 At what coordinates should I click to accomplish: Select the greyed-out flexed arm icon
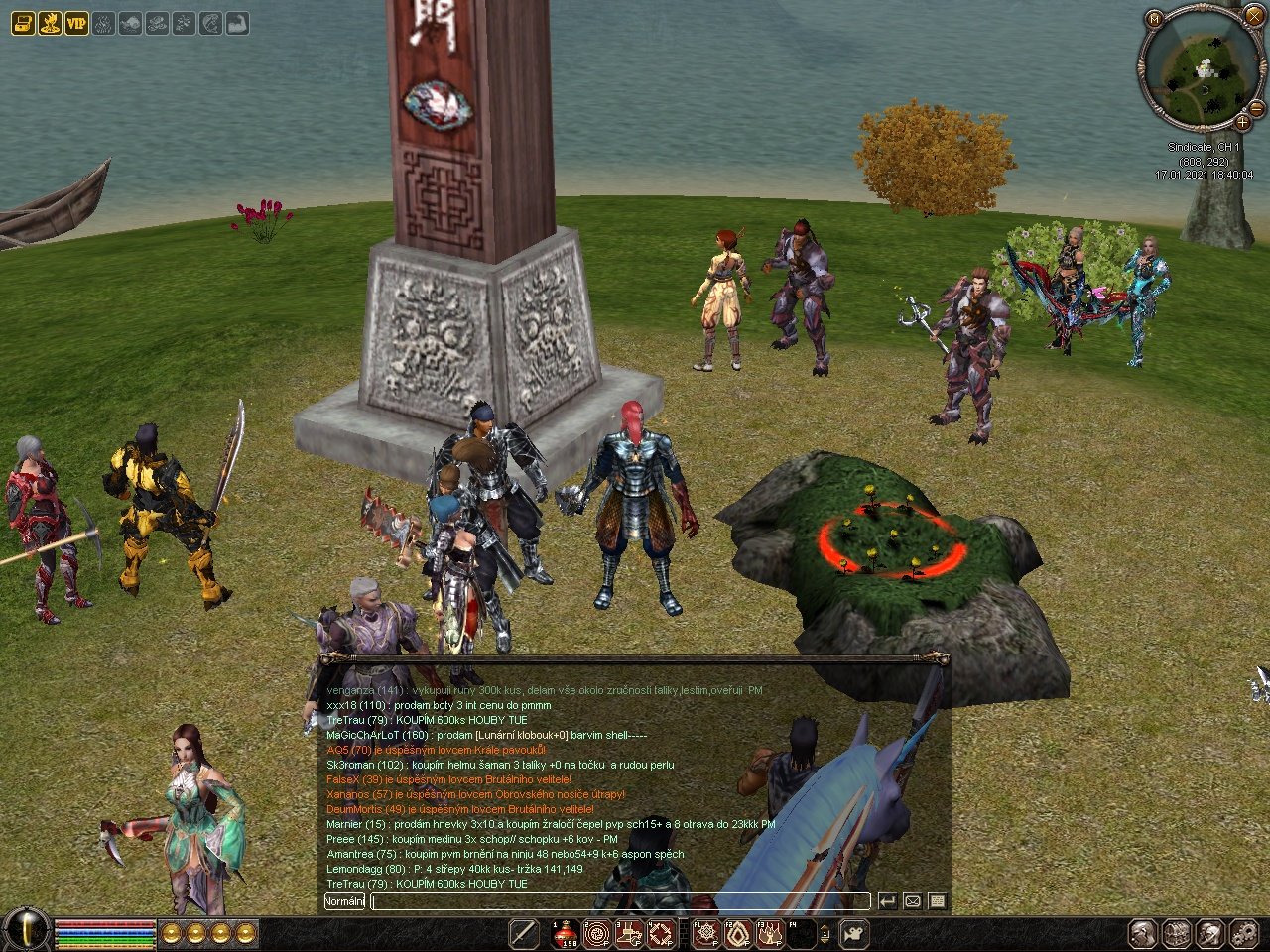(x=236, y=23)
